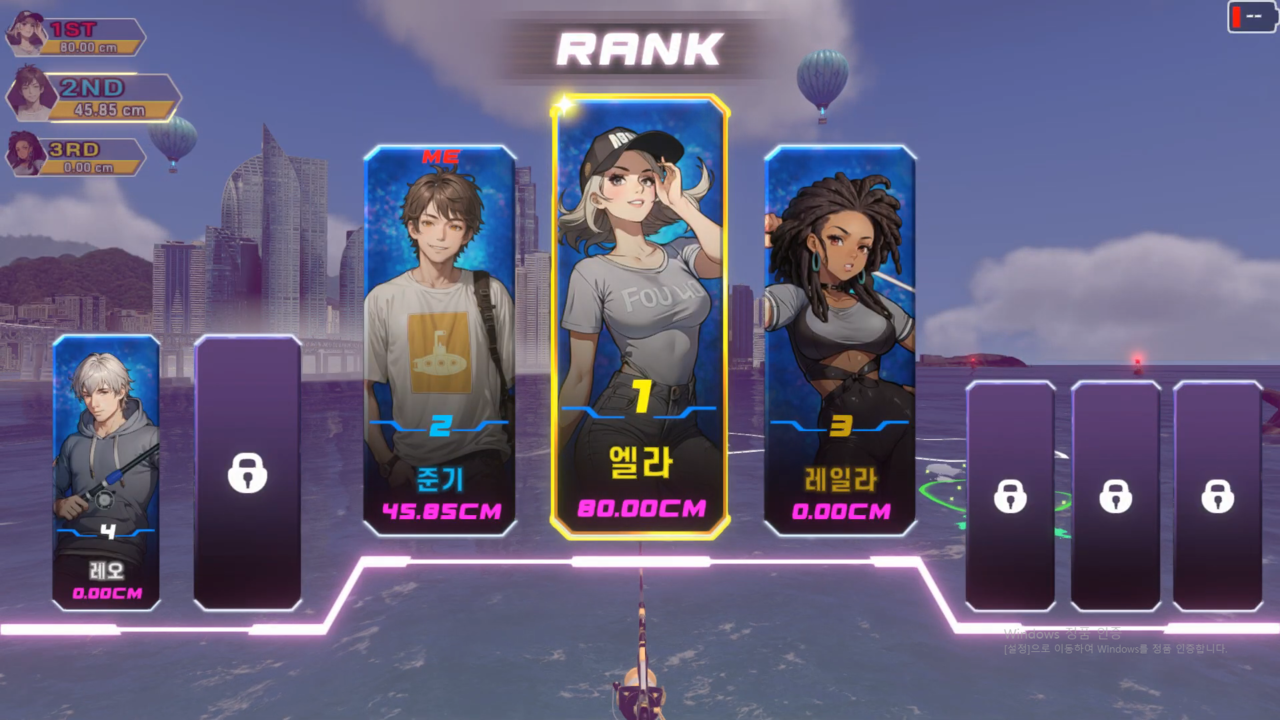The width and height of the screenshot is (1280, 720).
Task: Click the locked card beside 레오
Action: click(x=247, y=472)
